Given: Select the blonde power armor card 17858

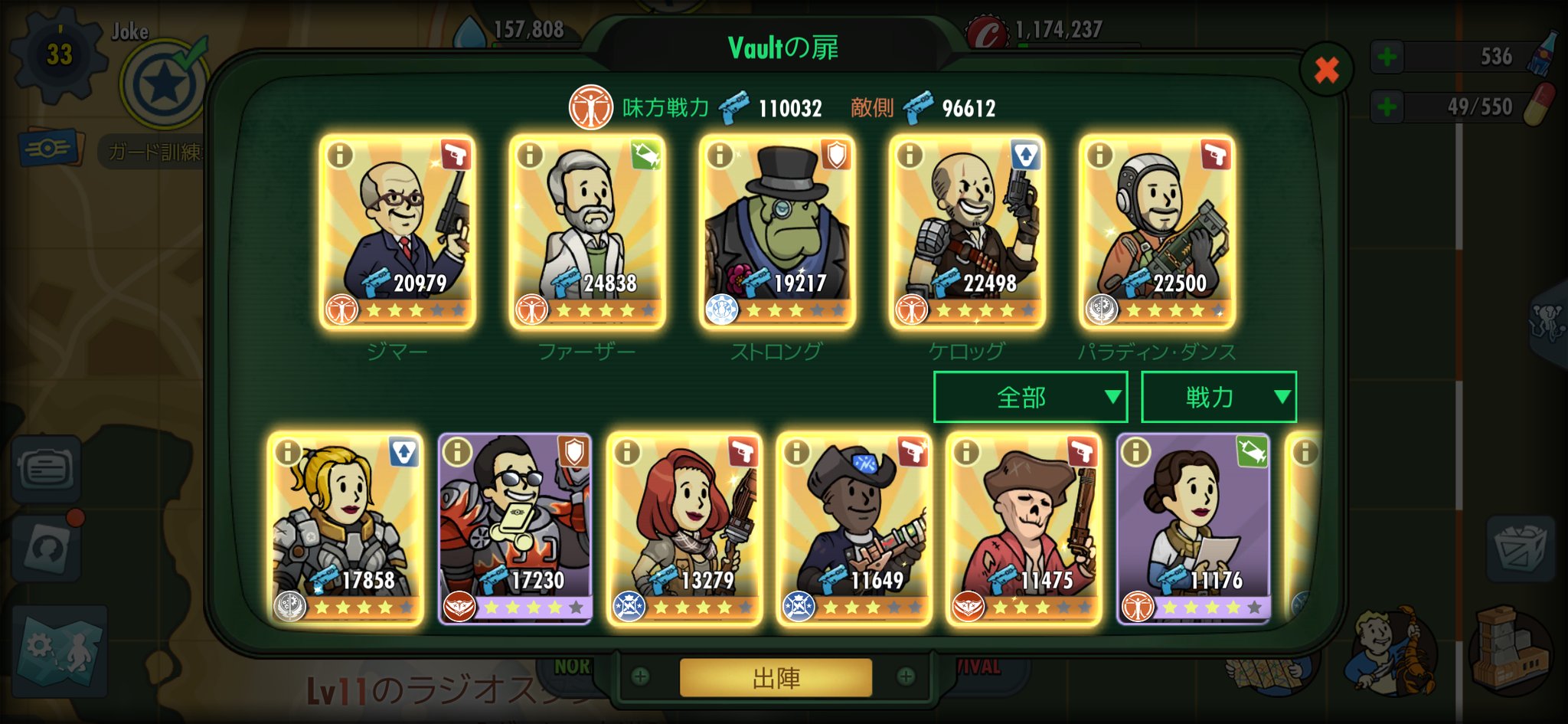Looking at the screenshot, I should [x=346, y=529].
